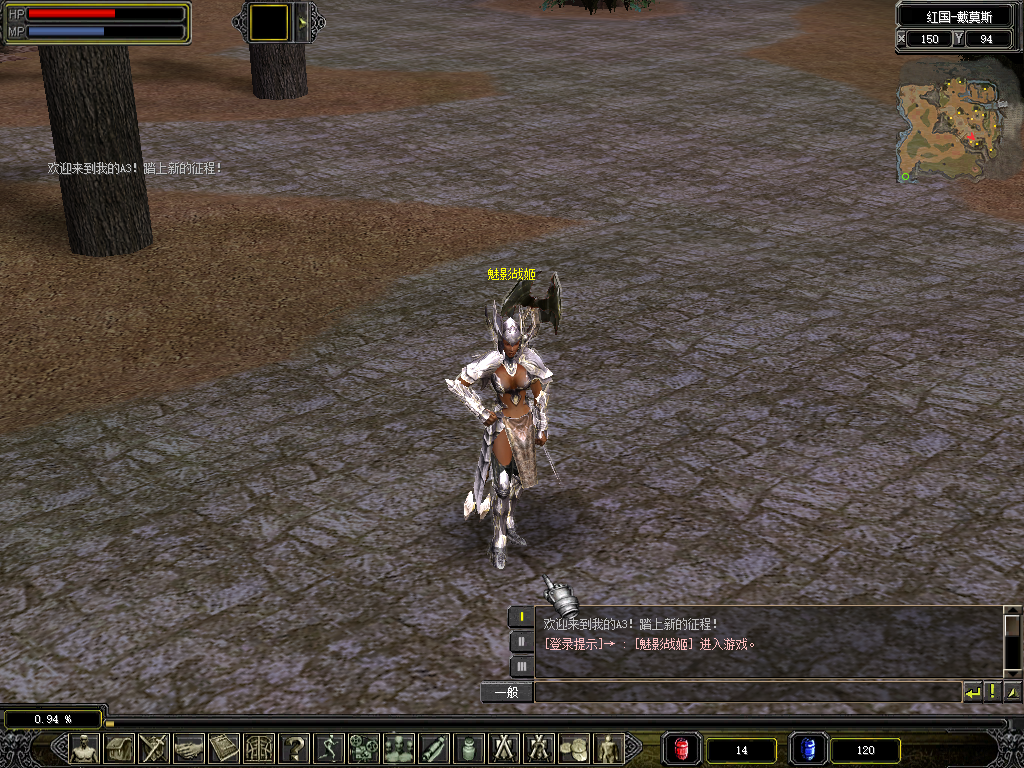Click the handshake icon on the bottom bar
1024x768 pixels.
point(189,748)
